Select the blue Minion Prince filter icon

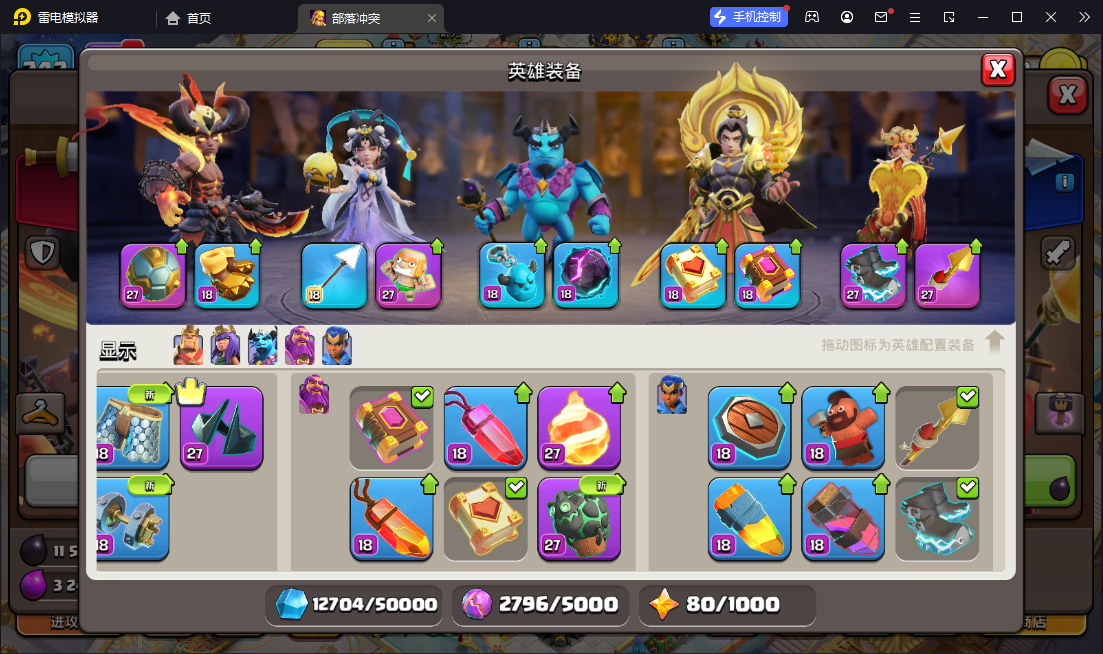[x=262, y=347]
